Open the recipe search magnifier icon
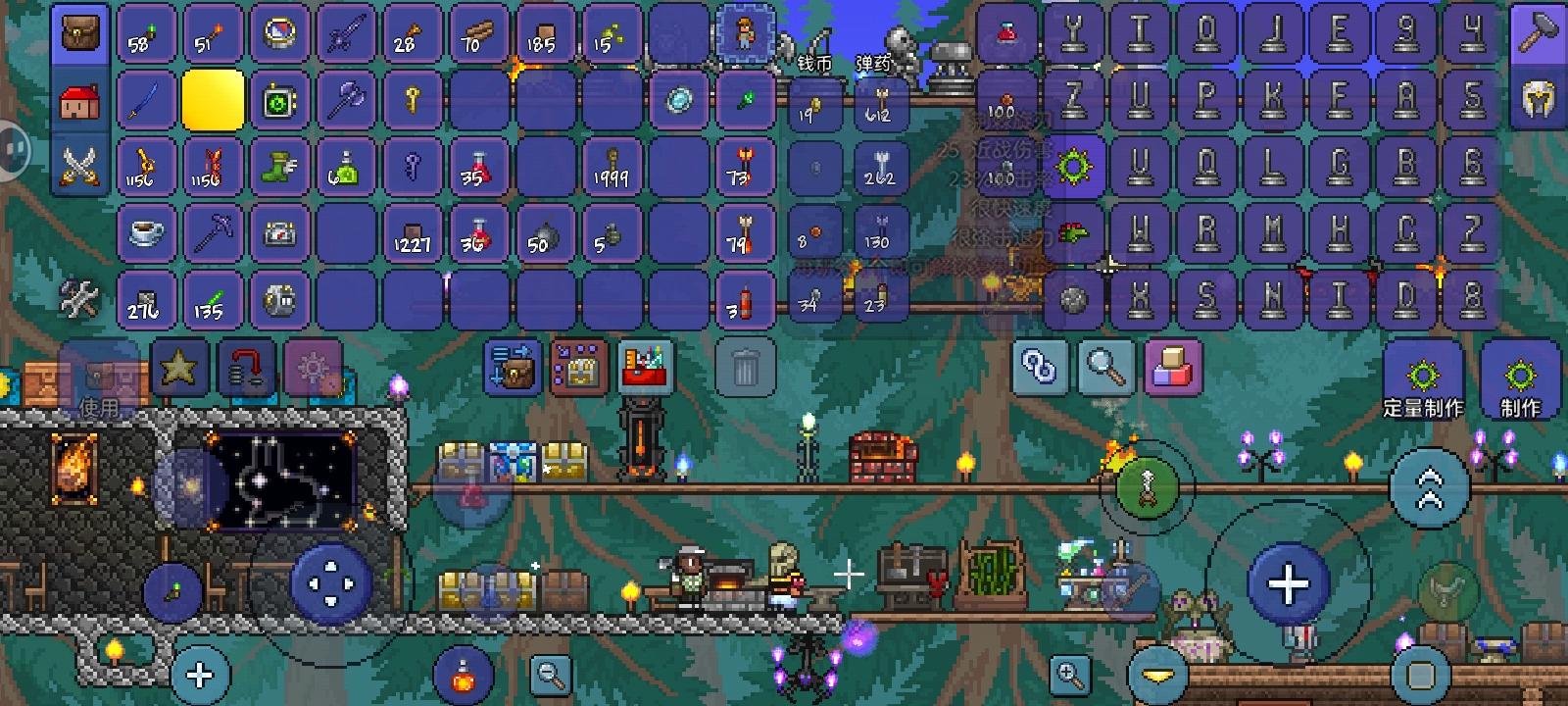The image size is (1568, 706). [1106, 368]
